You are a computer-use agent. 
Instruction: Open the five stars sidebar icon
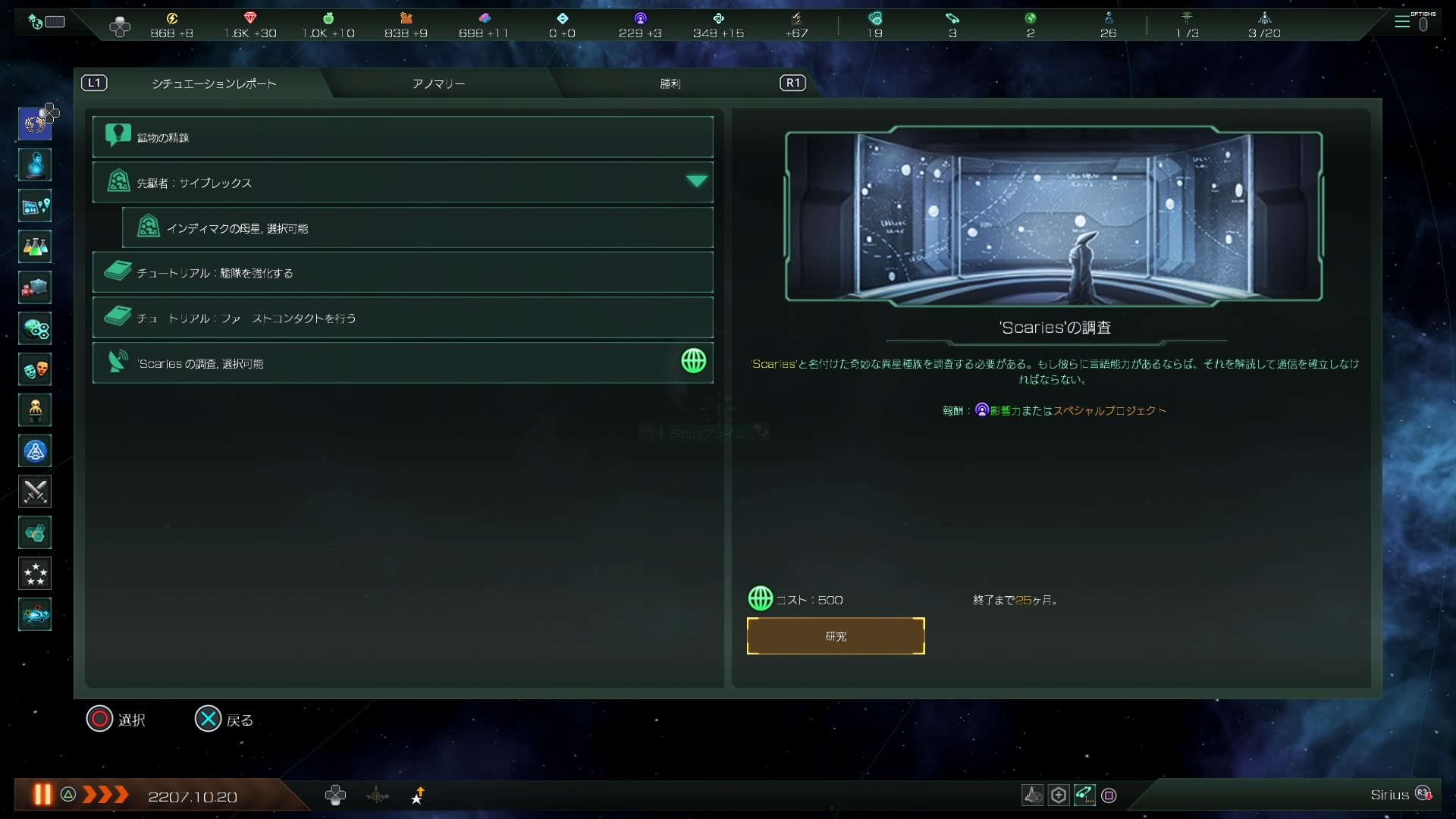(35, 574)
